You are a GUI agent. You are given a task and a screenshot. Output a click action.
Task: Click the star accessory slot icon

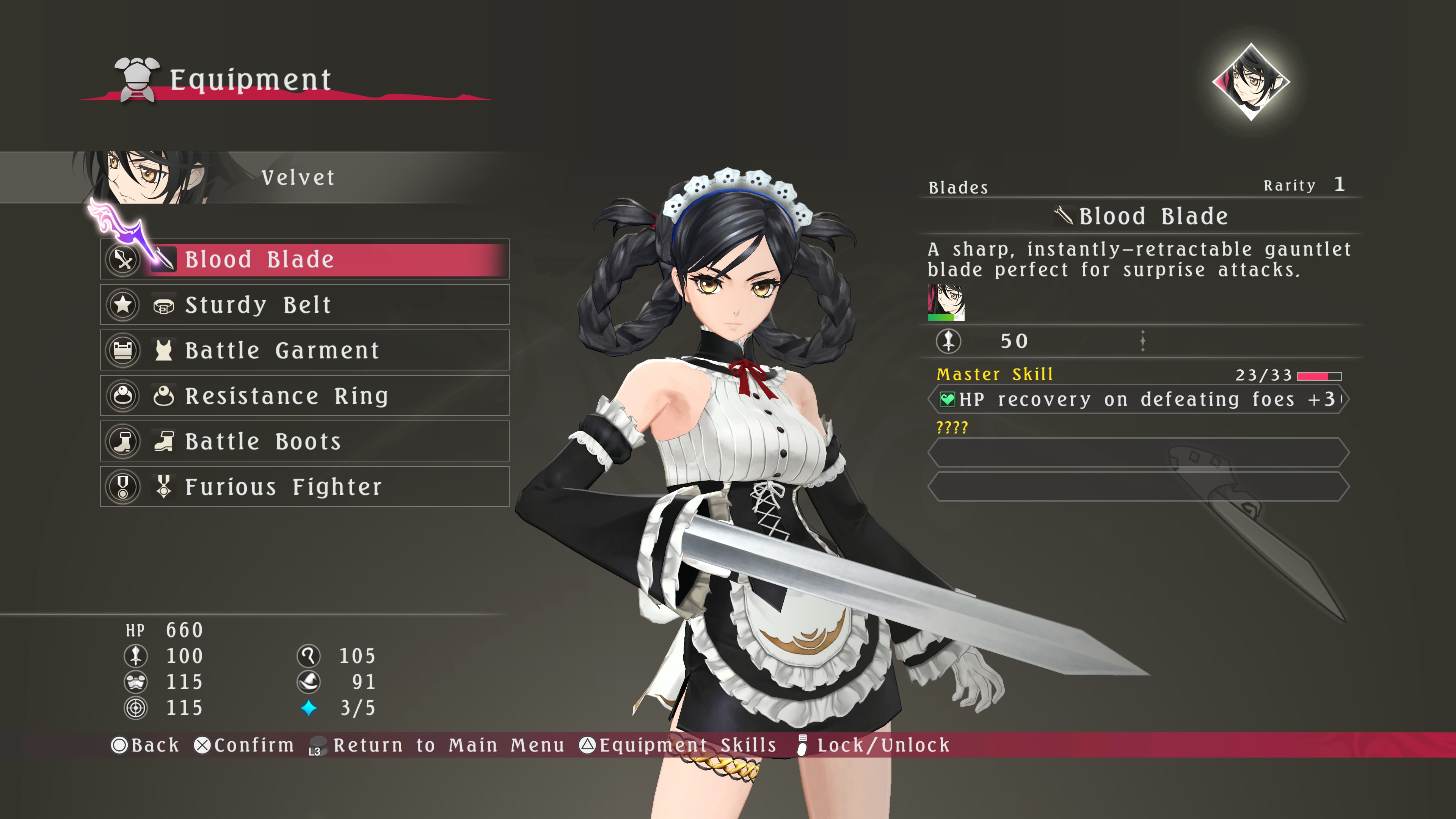tap(123, 304)
